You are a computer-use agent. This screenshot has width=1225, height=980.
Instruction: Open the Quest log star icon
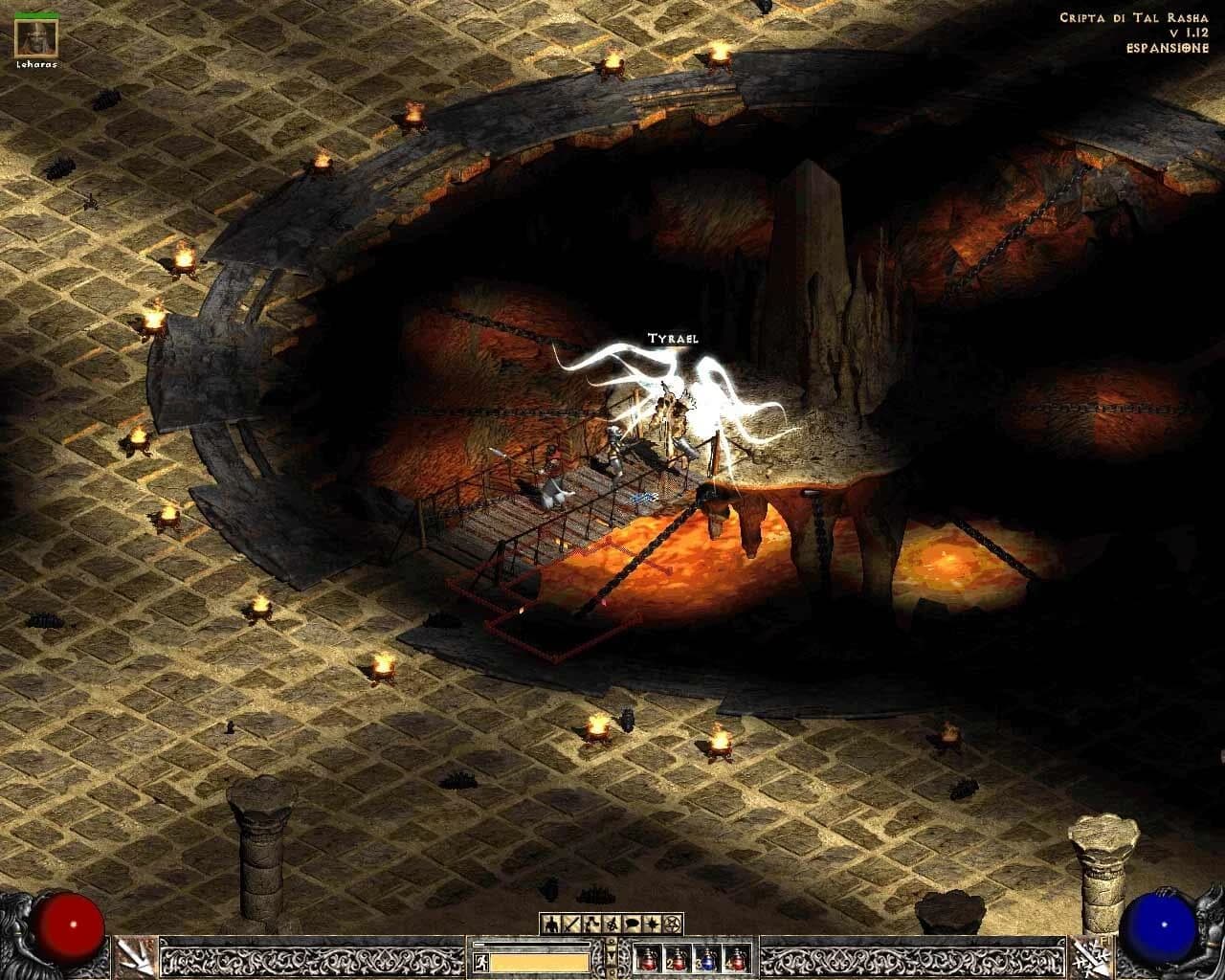click(653, 924)
